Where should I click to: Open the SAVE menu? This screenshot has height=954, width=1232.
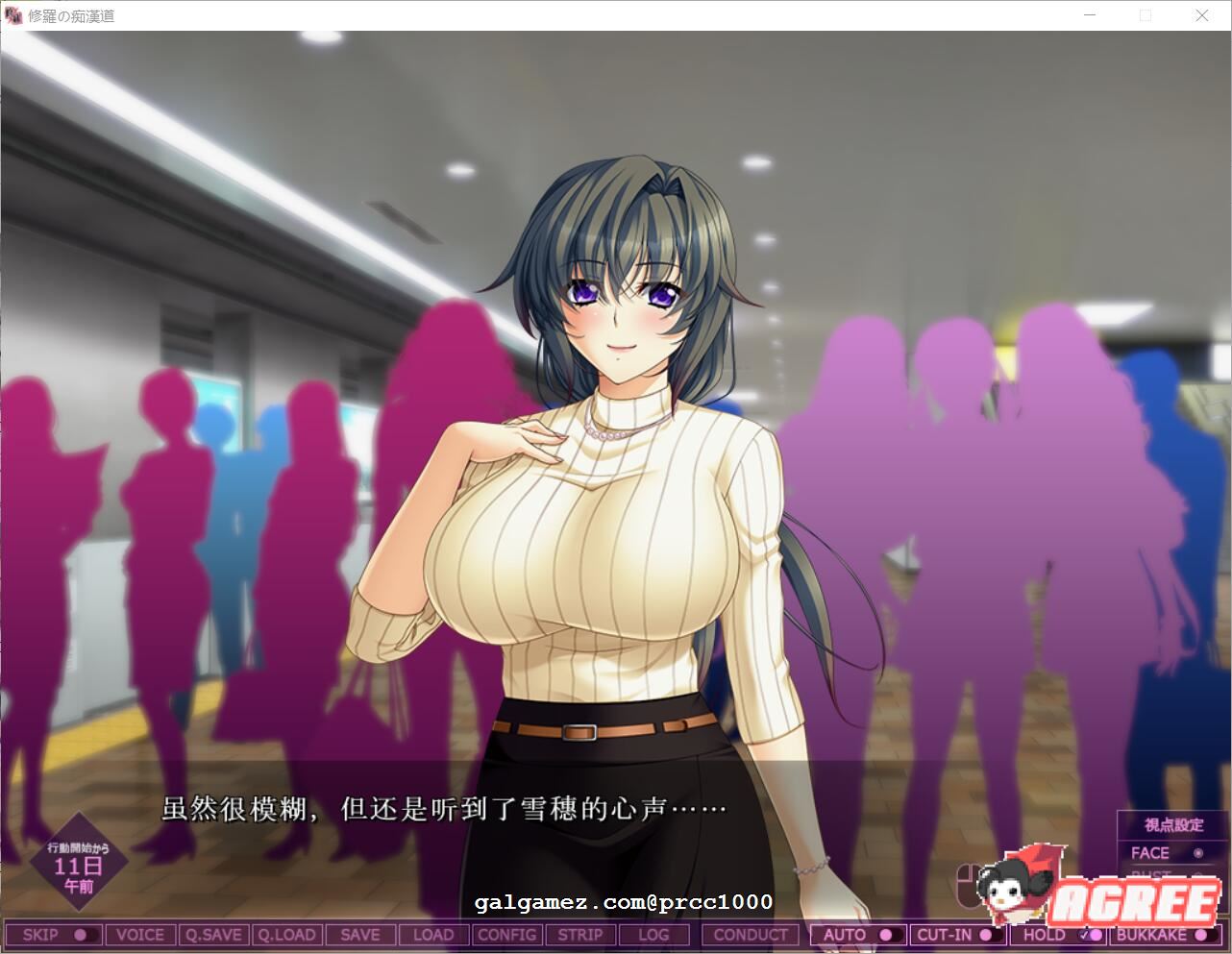(360, 934)
